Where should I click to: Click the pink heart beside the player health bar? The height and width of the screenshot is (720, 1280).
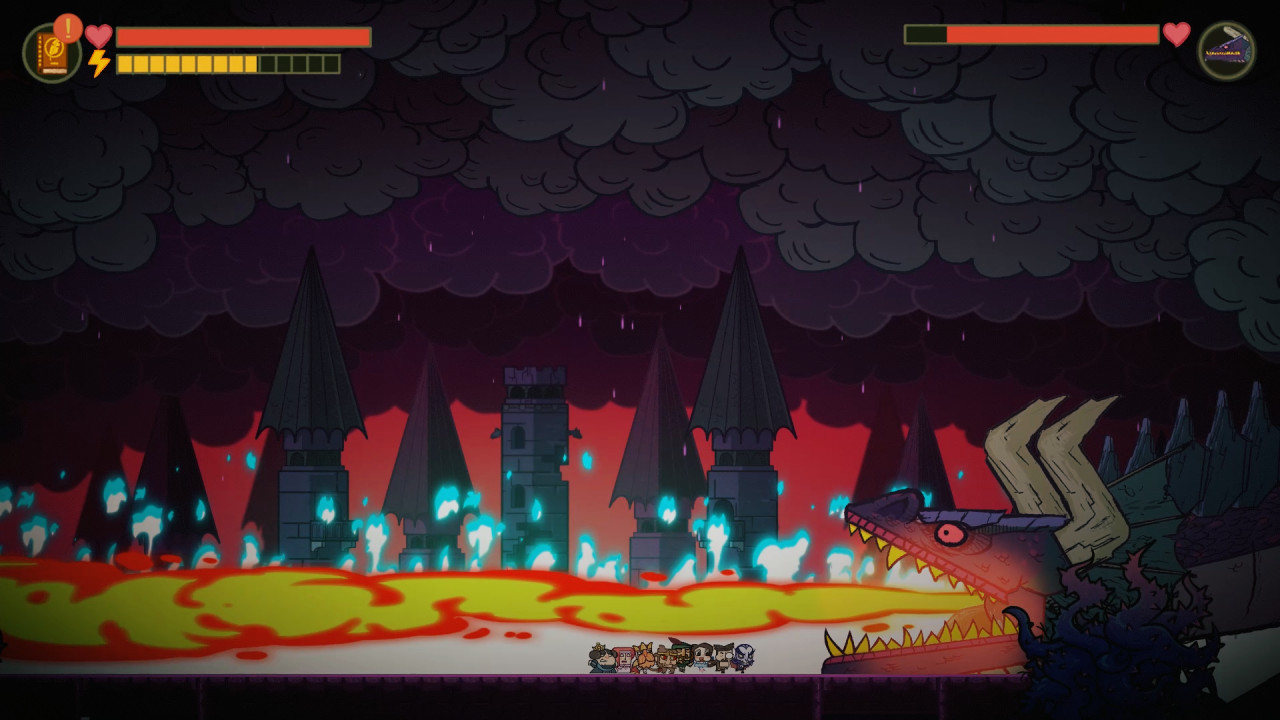click(x=98, y=35)
